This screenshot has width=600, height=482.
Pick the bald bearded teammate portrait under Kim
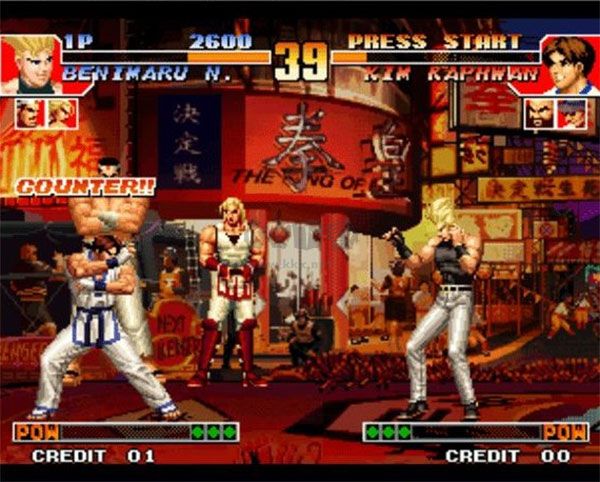point(540,115)
